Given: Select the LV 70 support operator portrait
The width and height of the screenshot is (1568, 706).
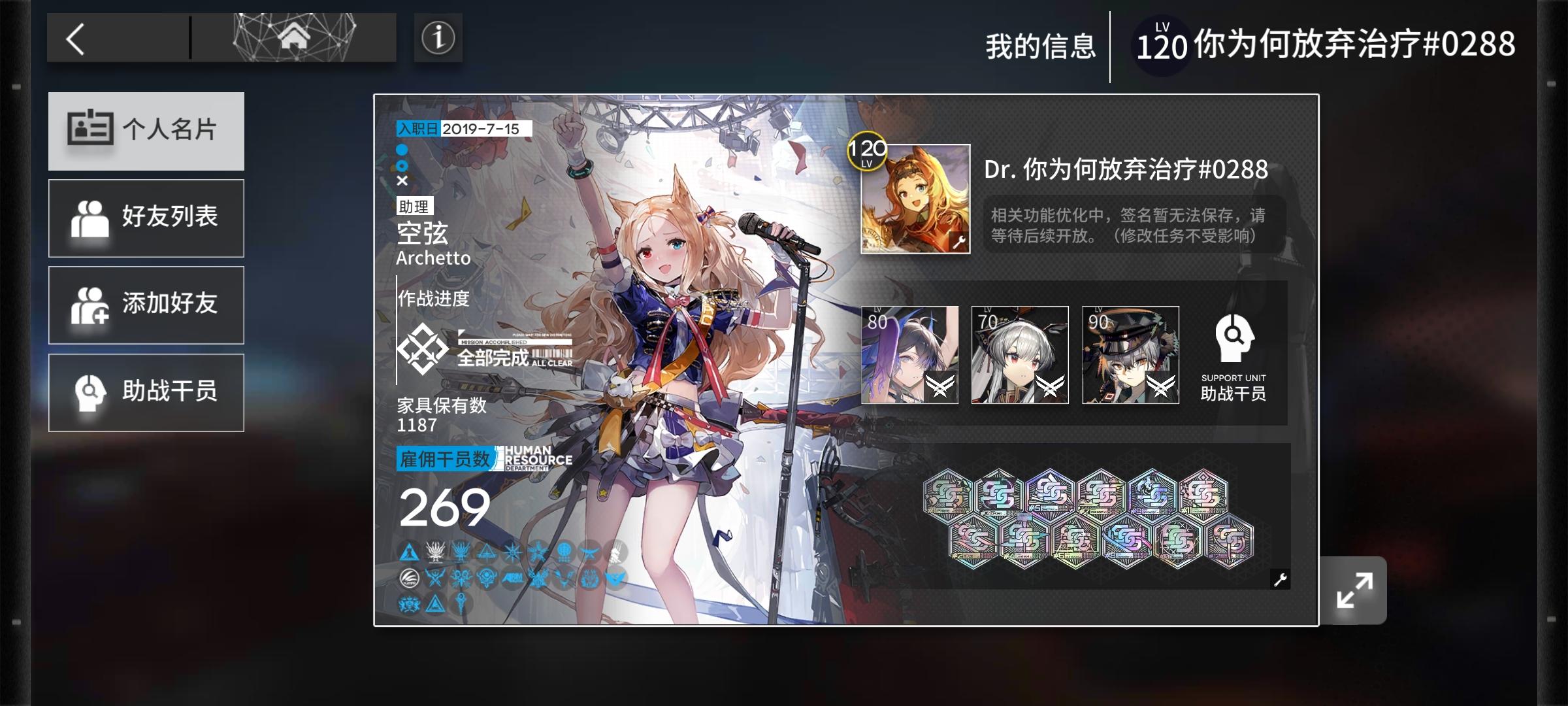Looking at the screenshot, I should (1020, 356).
